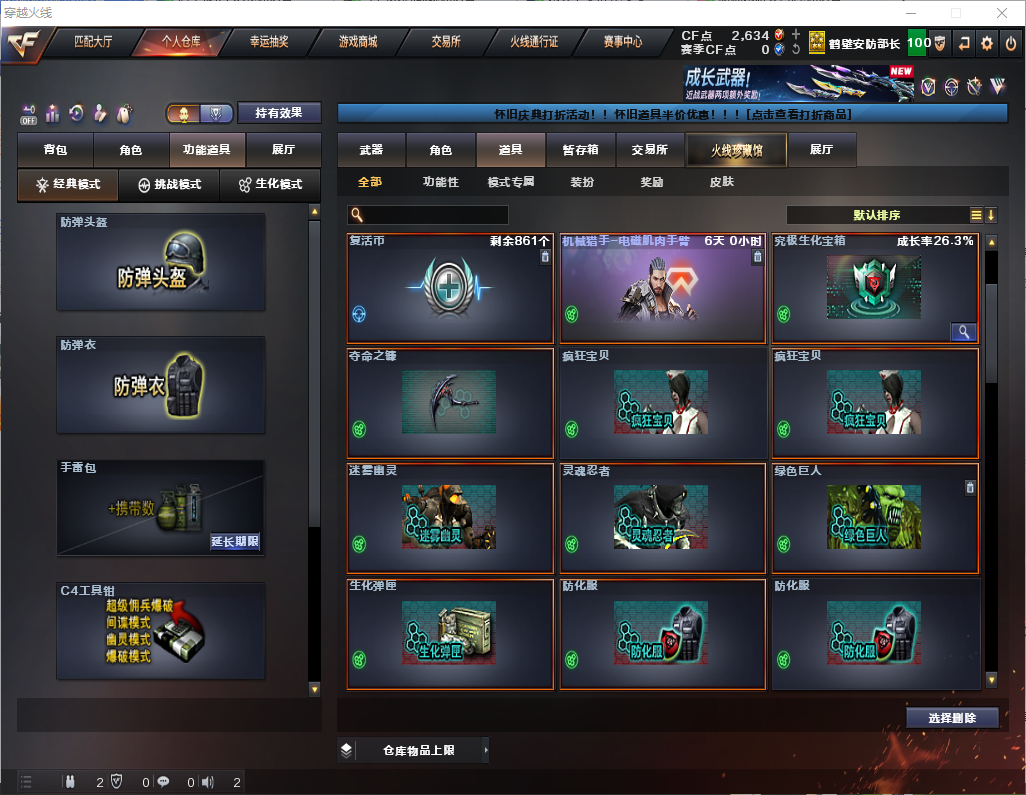Select the 暂存箱 temporary storage tab
This screenshot has width=1026, height=795.
click(x=580, y=150)
